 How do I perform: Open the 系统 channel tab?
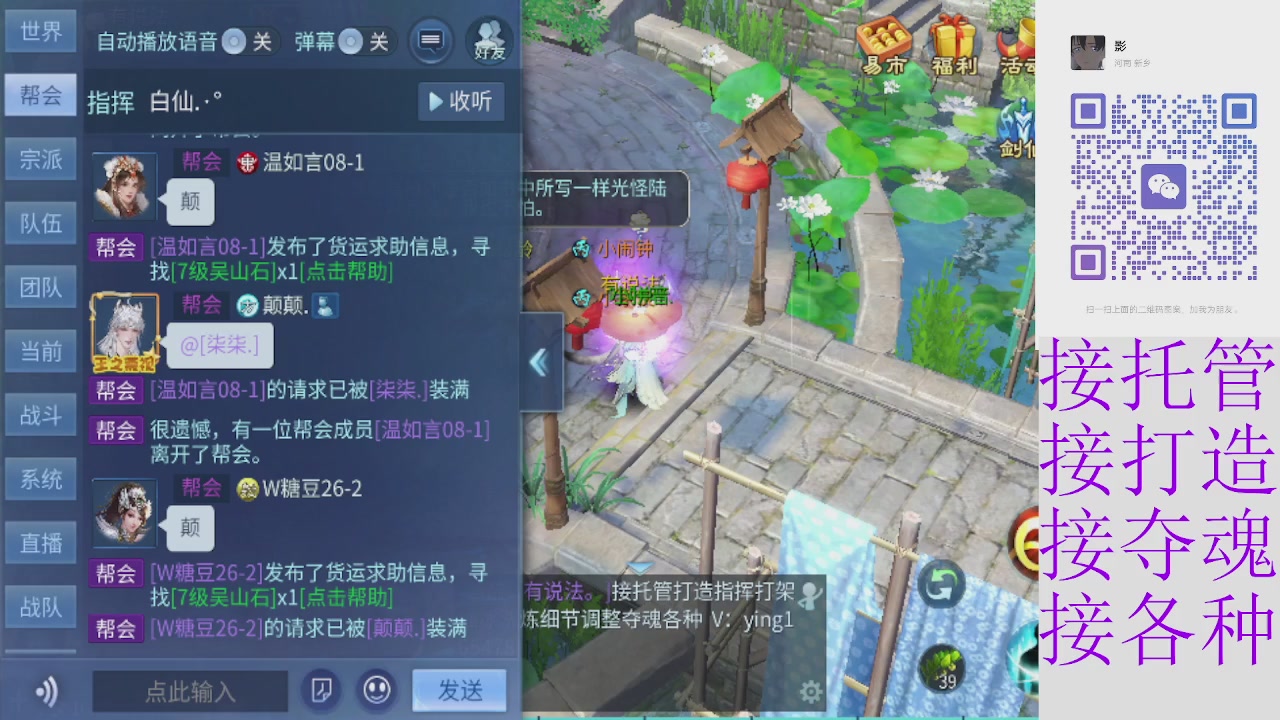click(41, 479)
